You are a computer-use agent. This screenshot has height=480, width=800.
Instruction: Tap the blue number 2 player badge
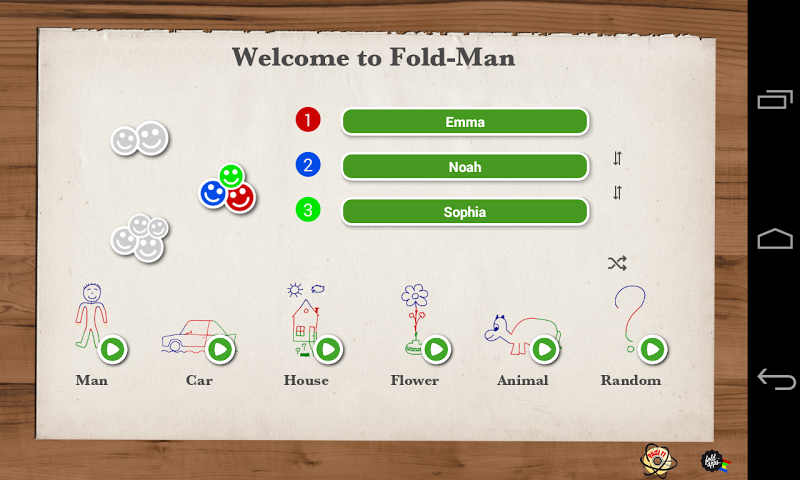[x=308, y=165]
